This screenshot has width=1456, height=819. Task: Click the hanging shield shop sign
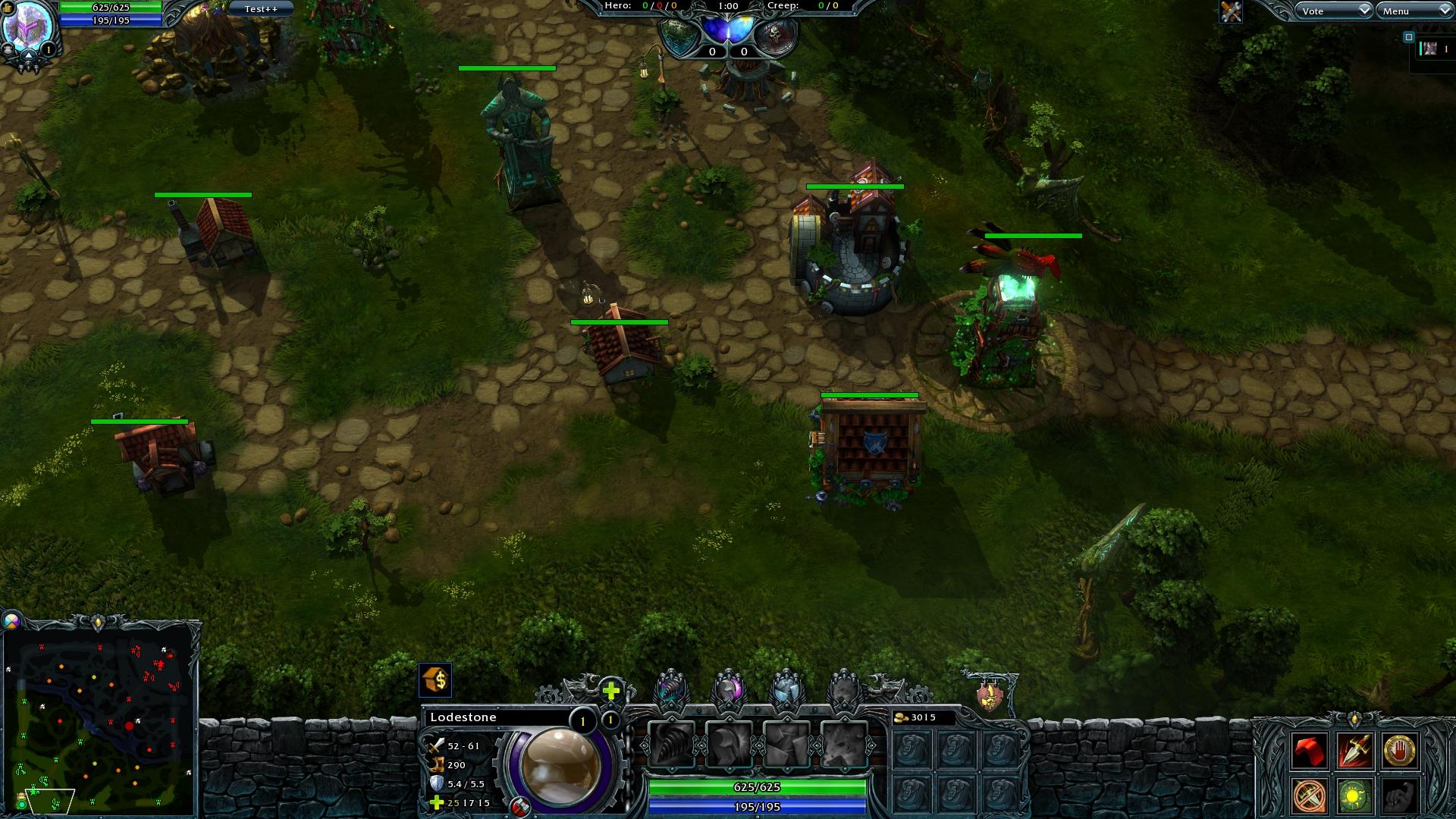click(989, 695)
